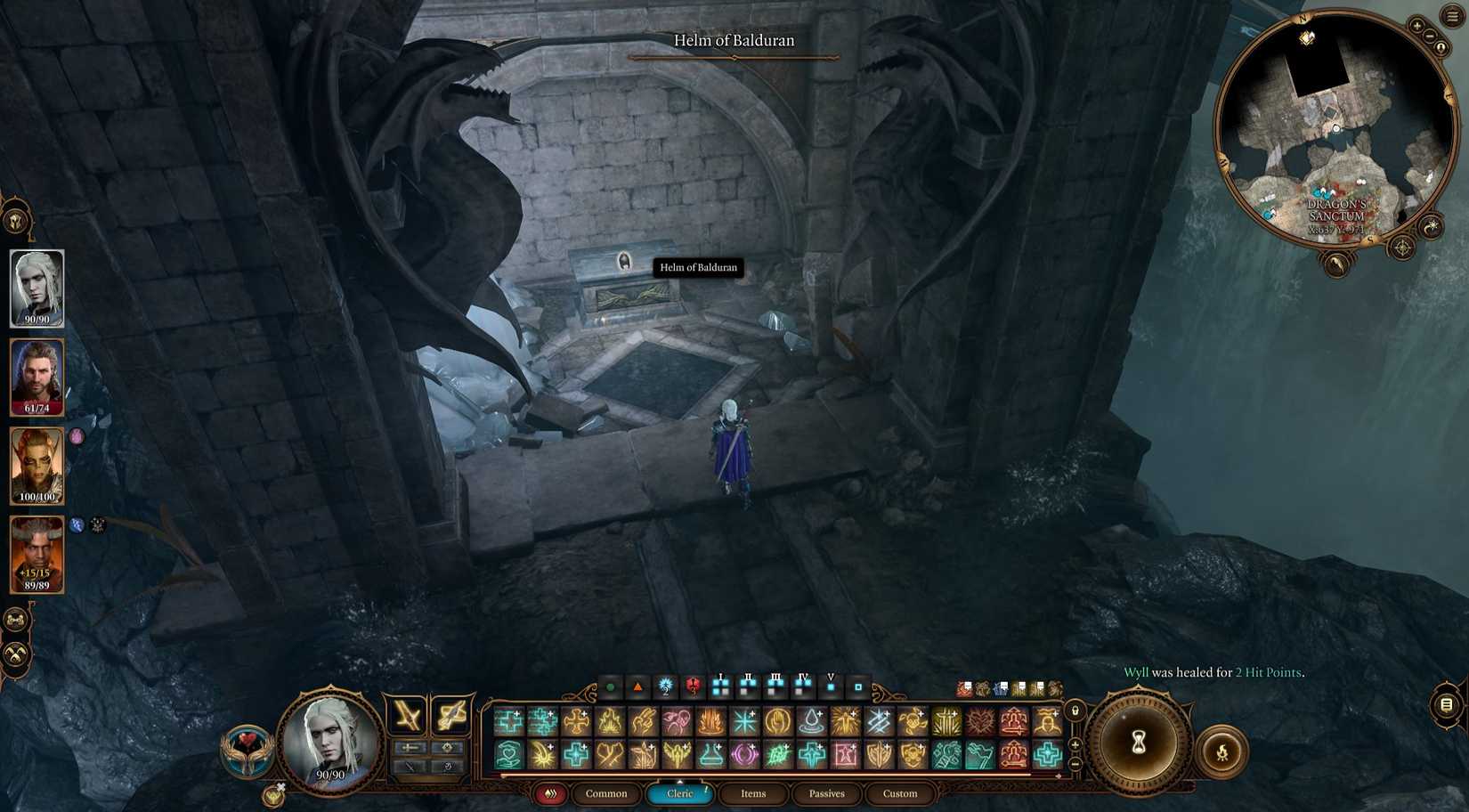Open the hamburger menu at top right

(x=1453, y=16)
